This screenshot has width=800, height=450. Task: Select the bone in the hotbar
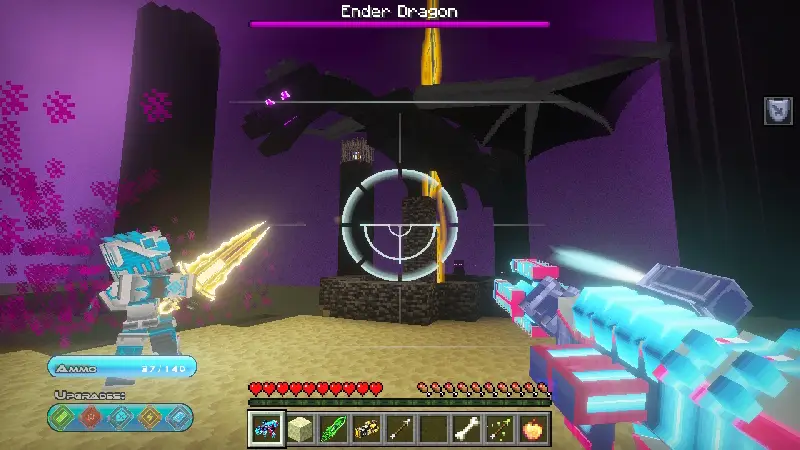466,429
